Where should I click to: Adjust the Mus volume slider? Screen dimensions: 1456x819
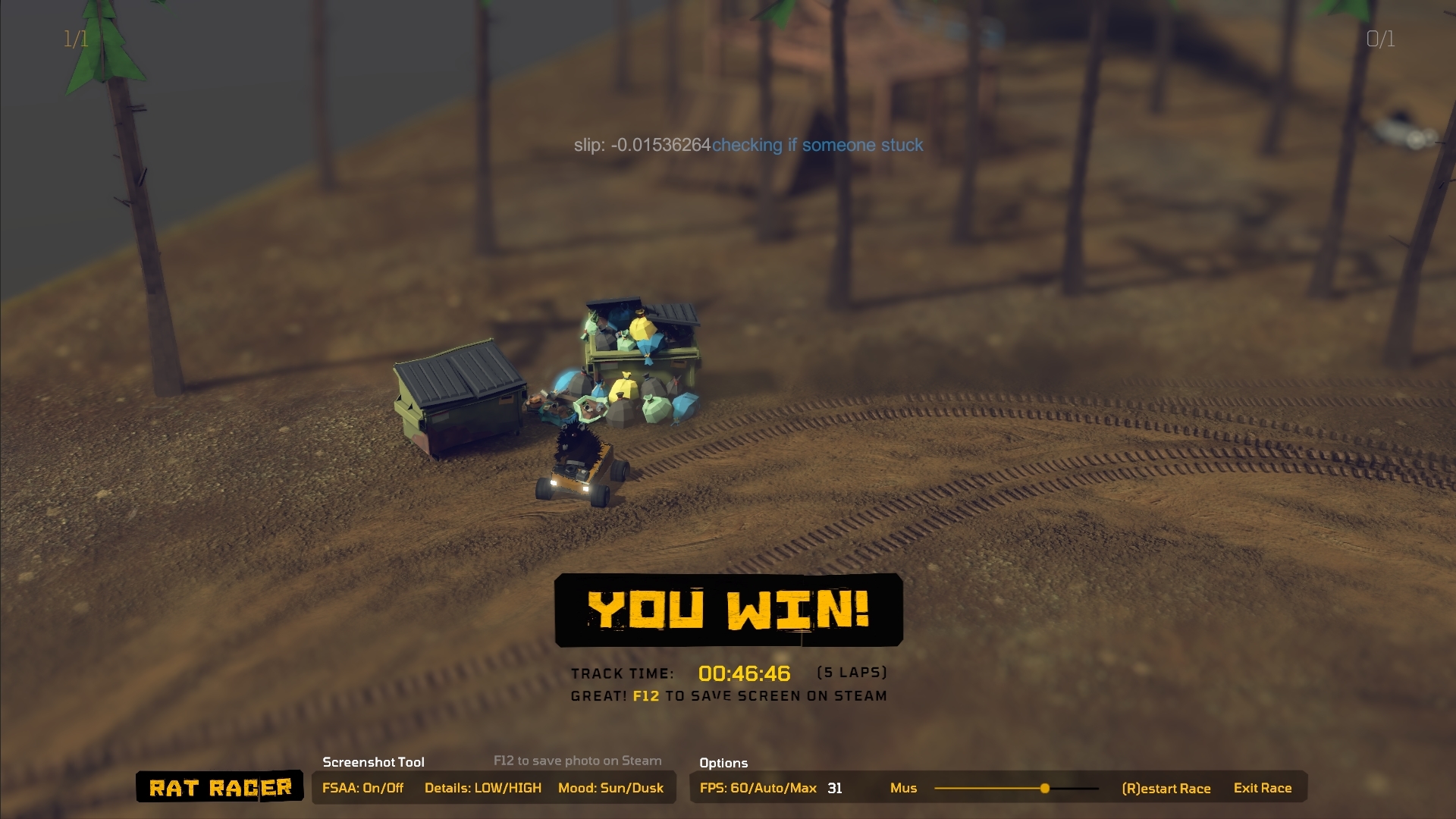click(x=1044, y=789)
